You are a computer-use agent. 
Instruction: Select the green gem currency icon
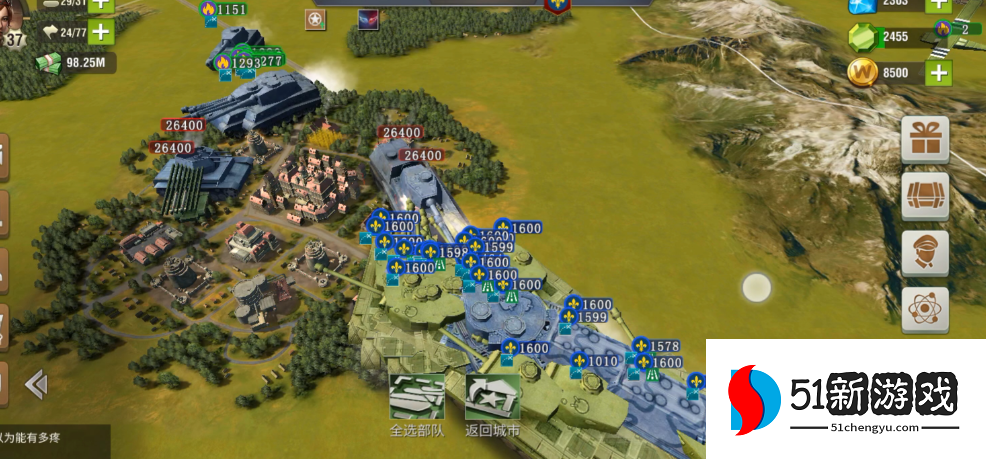(862, 38)
